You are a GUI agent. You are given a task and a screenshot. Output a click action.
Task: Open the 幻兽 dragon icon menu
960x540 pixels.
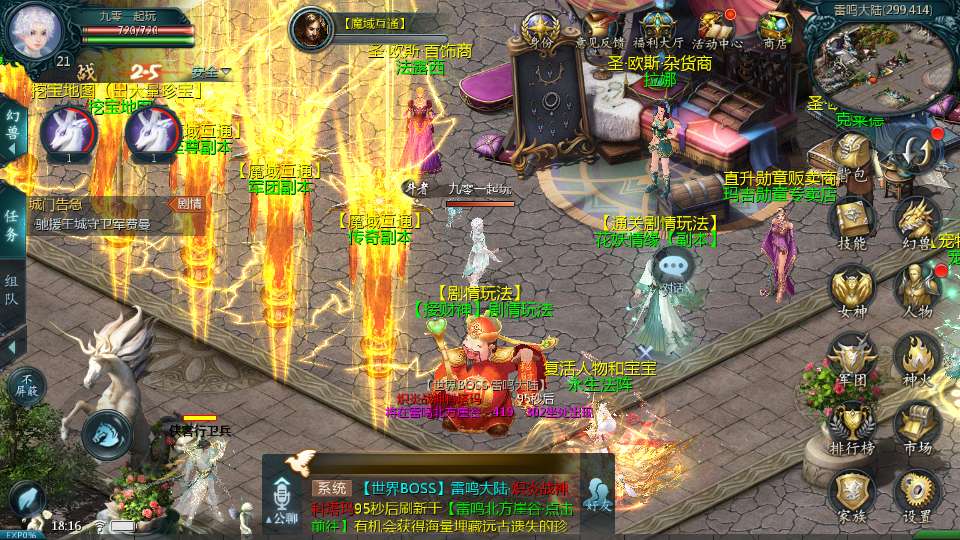[x=915, y=222]
